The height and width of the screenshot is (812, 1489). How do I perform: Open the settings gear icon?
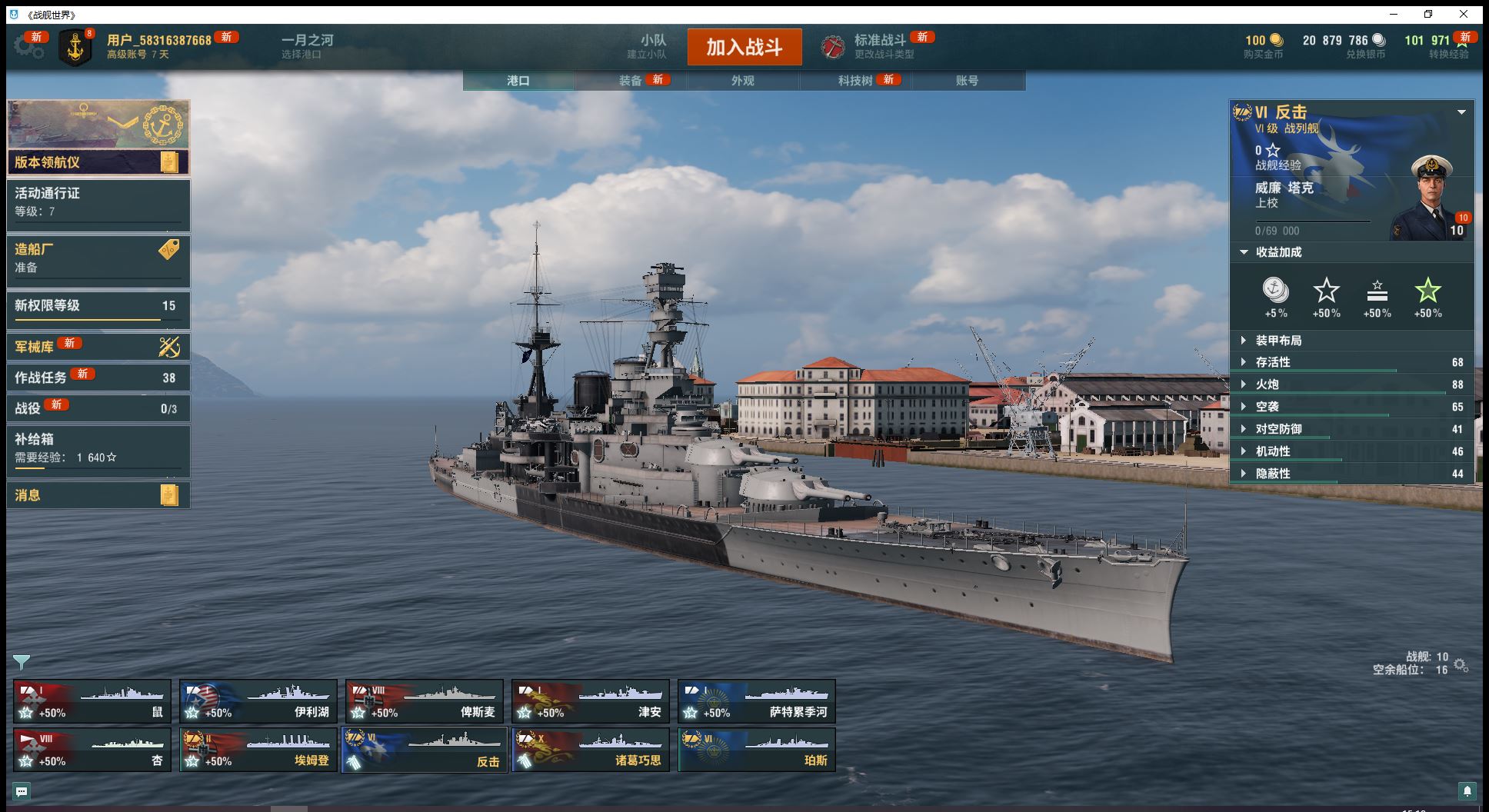28,46
